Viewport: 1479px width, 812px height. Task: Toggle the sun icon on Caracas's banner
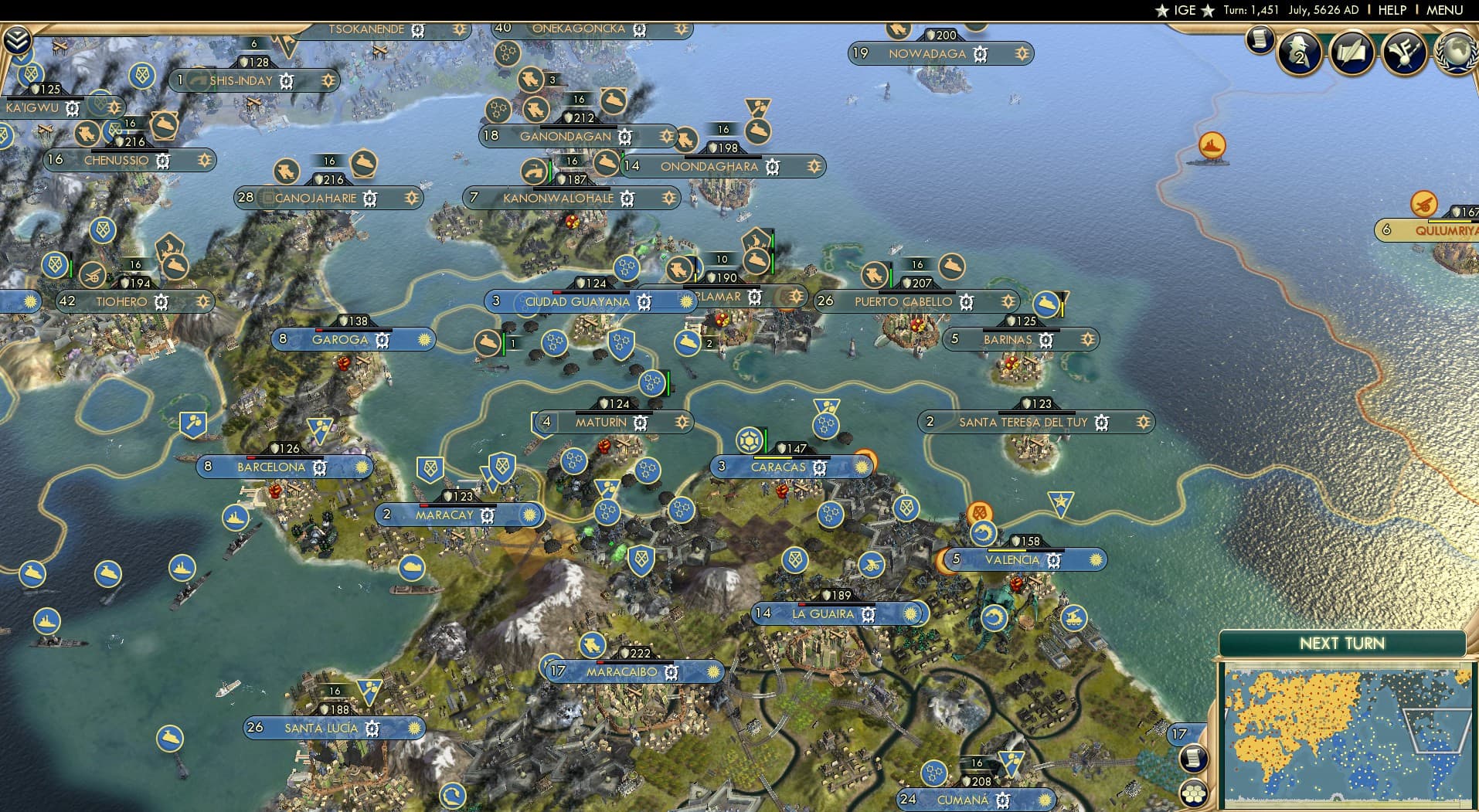point(860,467)
